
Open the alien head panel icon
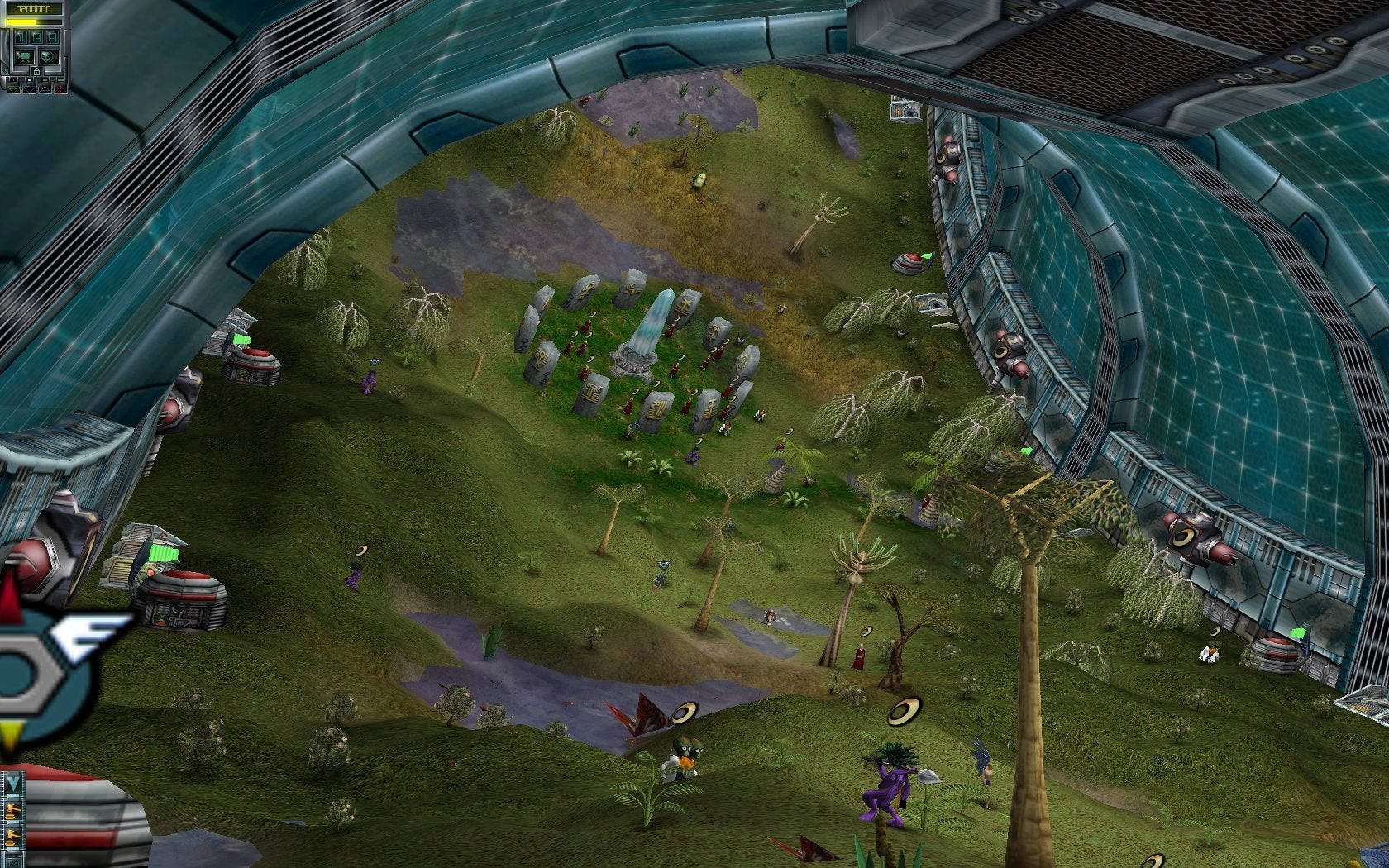click(x=49, y=57)
